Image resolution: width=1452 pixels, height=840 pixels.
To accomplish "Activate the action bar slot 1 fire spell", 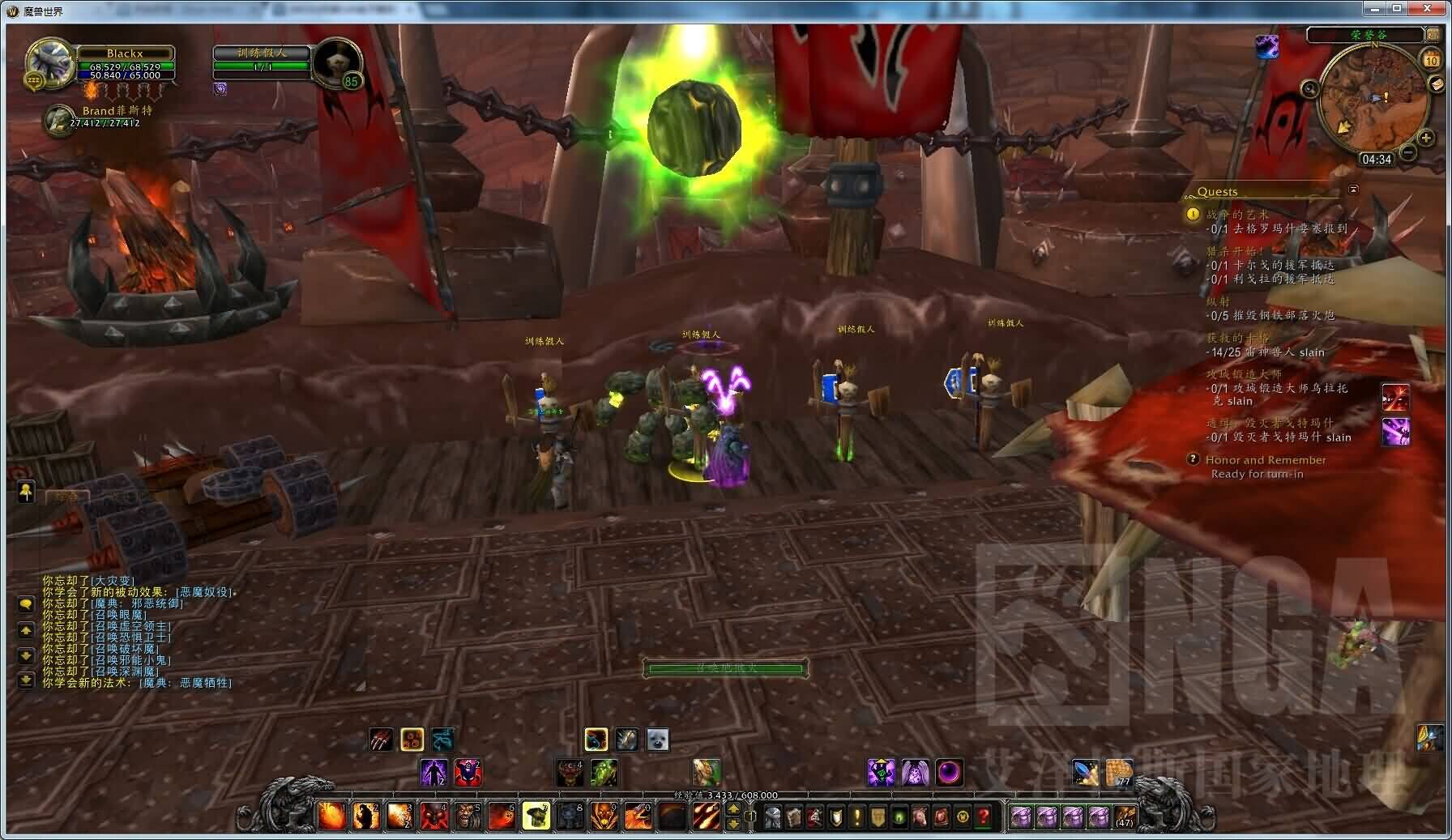I will [x=331, y=816].
